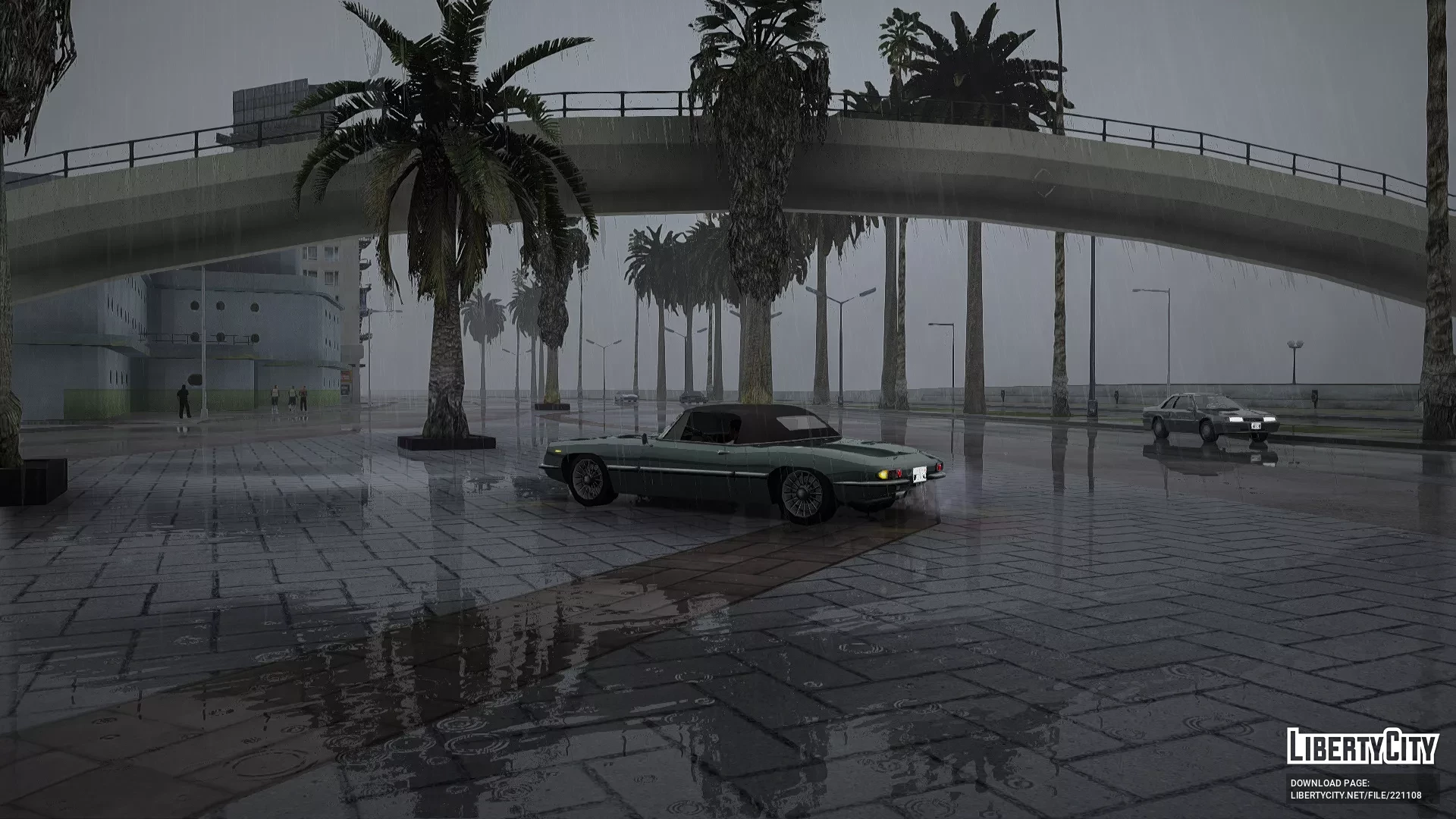The image size is (1456, 819).
Task: Click the LibertyCity logo watermark
Action: pyautogui.click(x=1362, y=746)
